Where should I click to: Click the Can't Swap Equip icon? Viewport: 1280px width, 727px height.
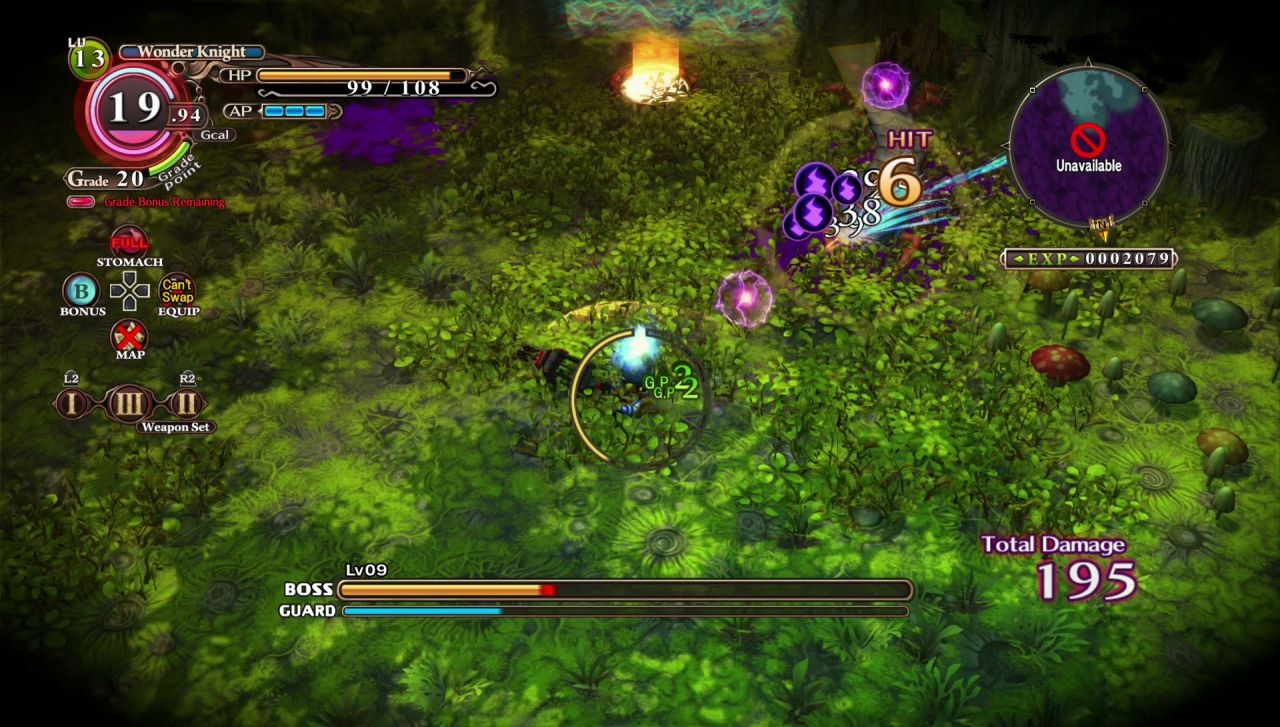pyautogui.click(x=178, y=290)
